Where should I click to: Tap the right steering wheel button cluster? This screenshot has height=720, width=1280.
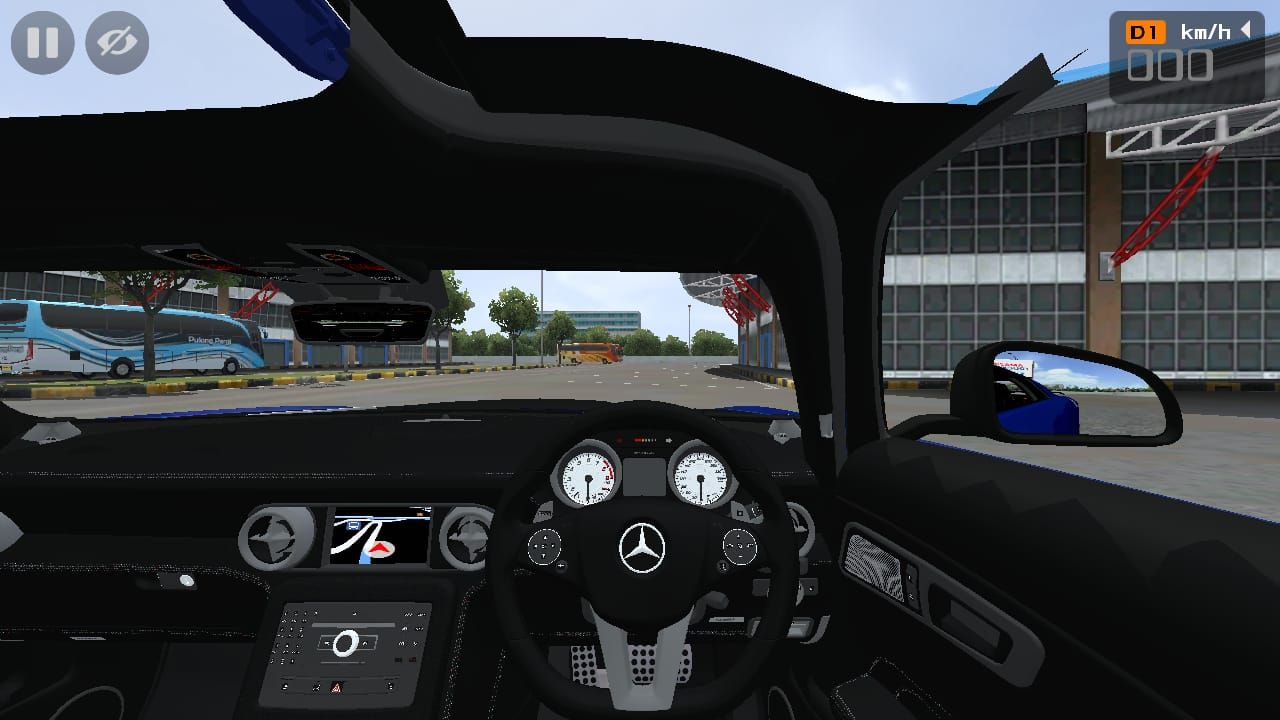(x=741, y=546)
